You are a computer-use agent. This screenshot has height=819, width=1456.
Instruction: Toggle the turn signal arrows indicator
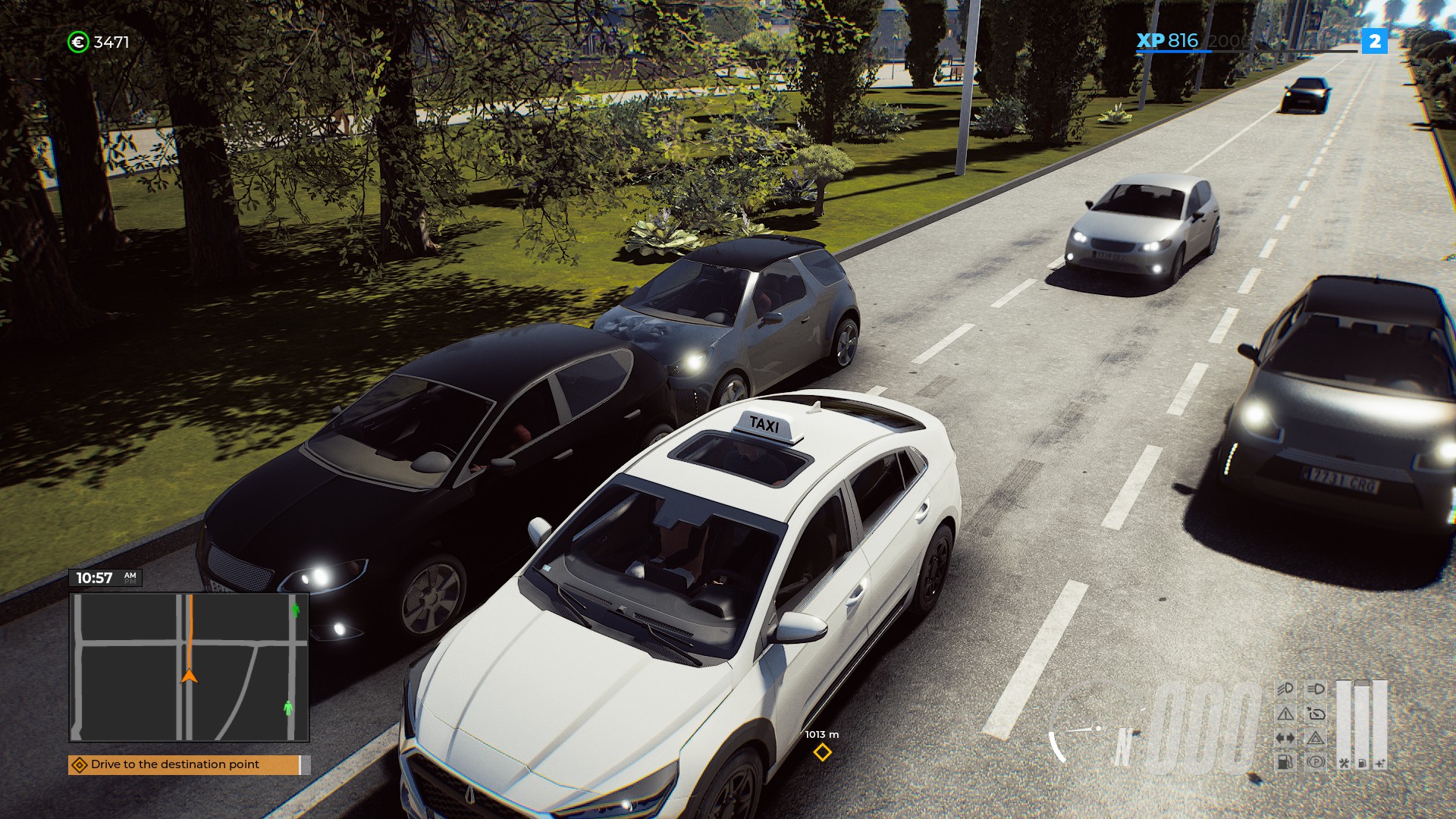[x=1285, y=738]
